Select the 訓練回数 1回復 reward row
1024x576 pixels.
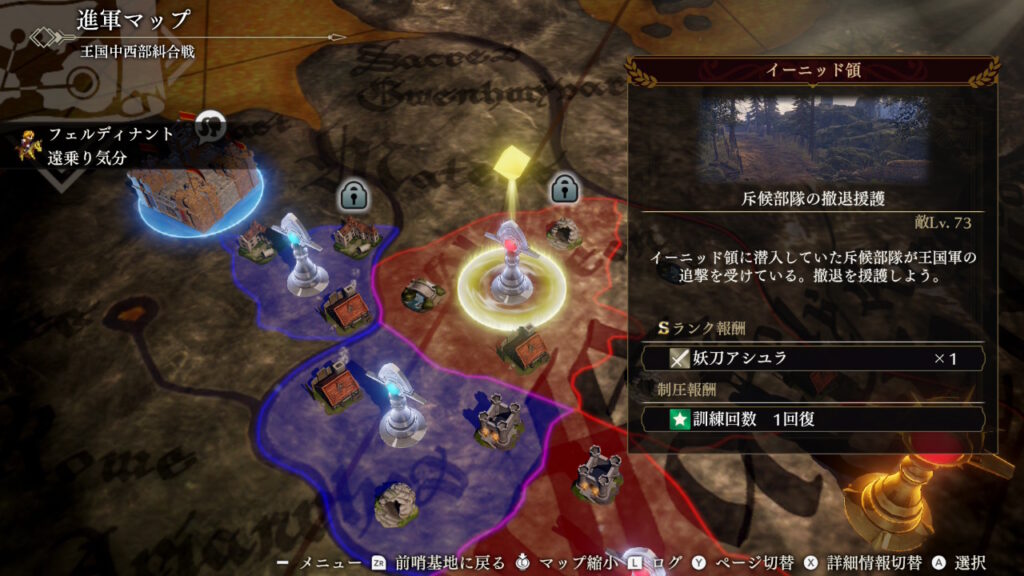click(812, 419)
